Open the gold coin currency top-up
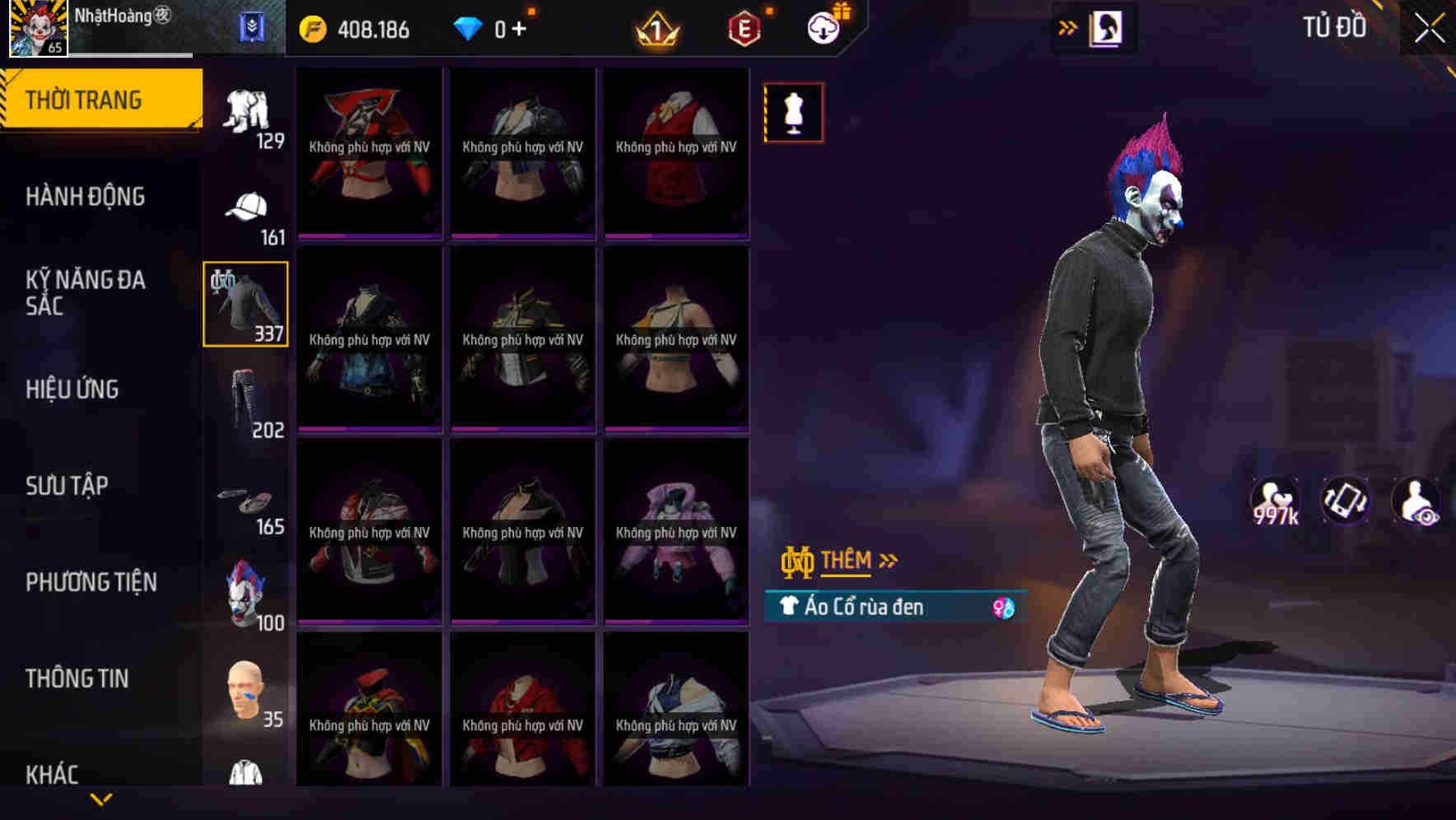This screenshot has height=820, width=1456. pos(313,28)
